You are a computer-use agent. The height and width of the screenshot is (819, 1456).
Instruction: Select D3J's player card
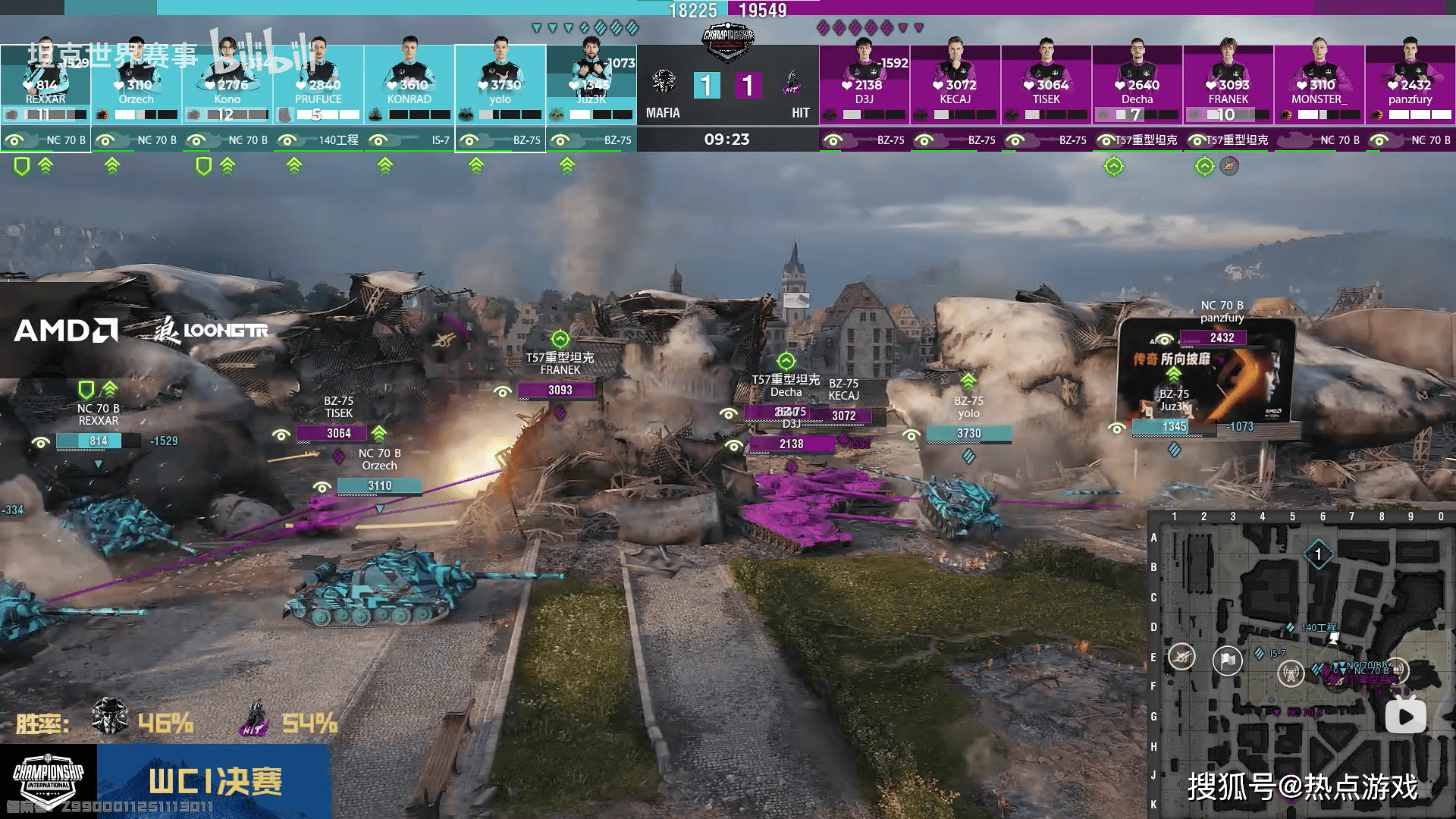[x=864, y=83]
